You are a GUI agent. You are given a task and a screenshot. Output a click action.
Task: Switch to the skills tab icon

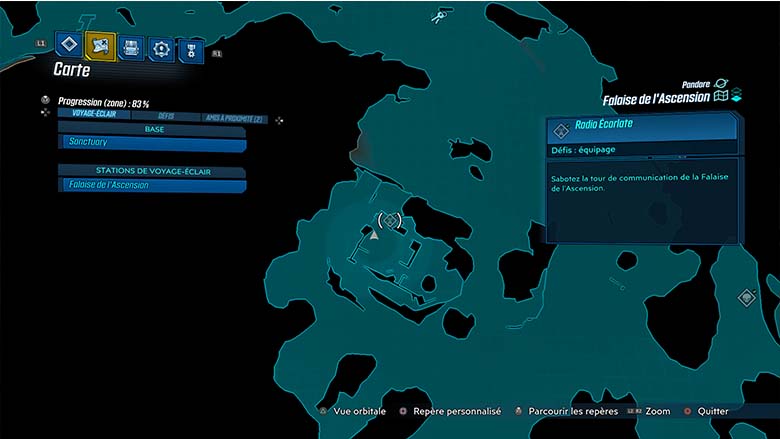pos(161,47)
